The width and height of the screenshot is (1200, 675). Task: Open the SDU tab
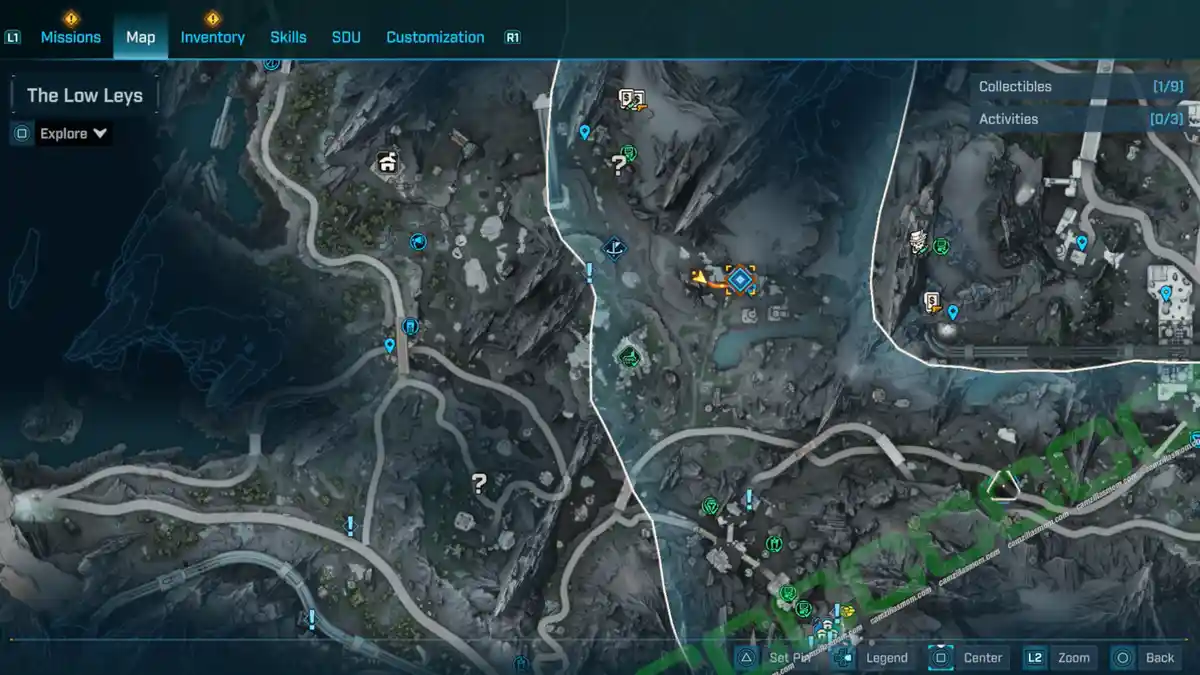tap(346, 37)
